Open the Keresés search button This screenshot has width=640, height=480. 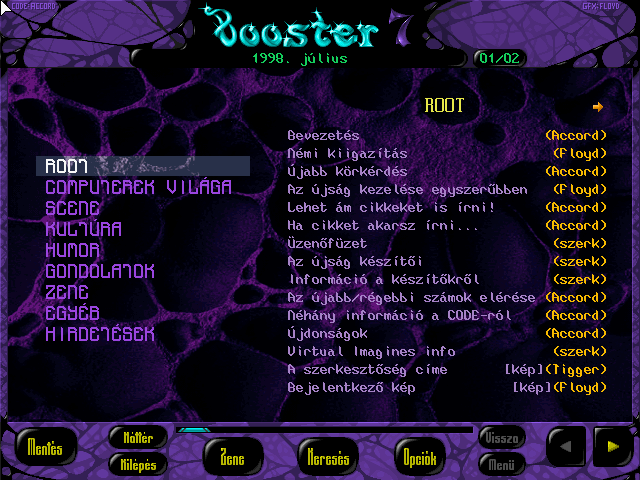click(x=324, y=458)
